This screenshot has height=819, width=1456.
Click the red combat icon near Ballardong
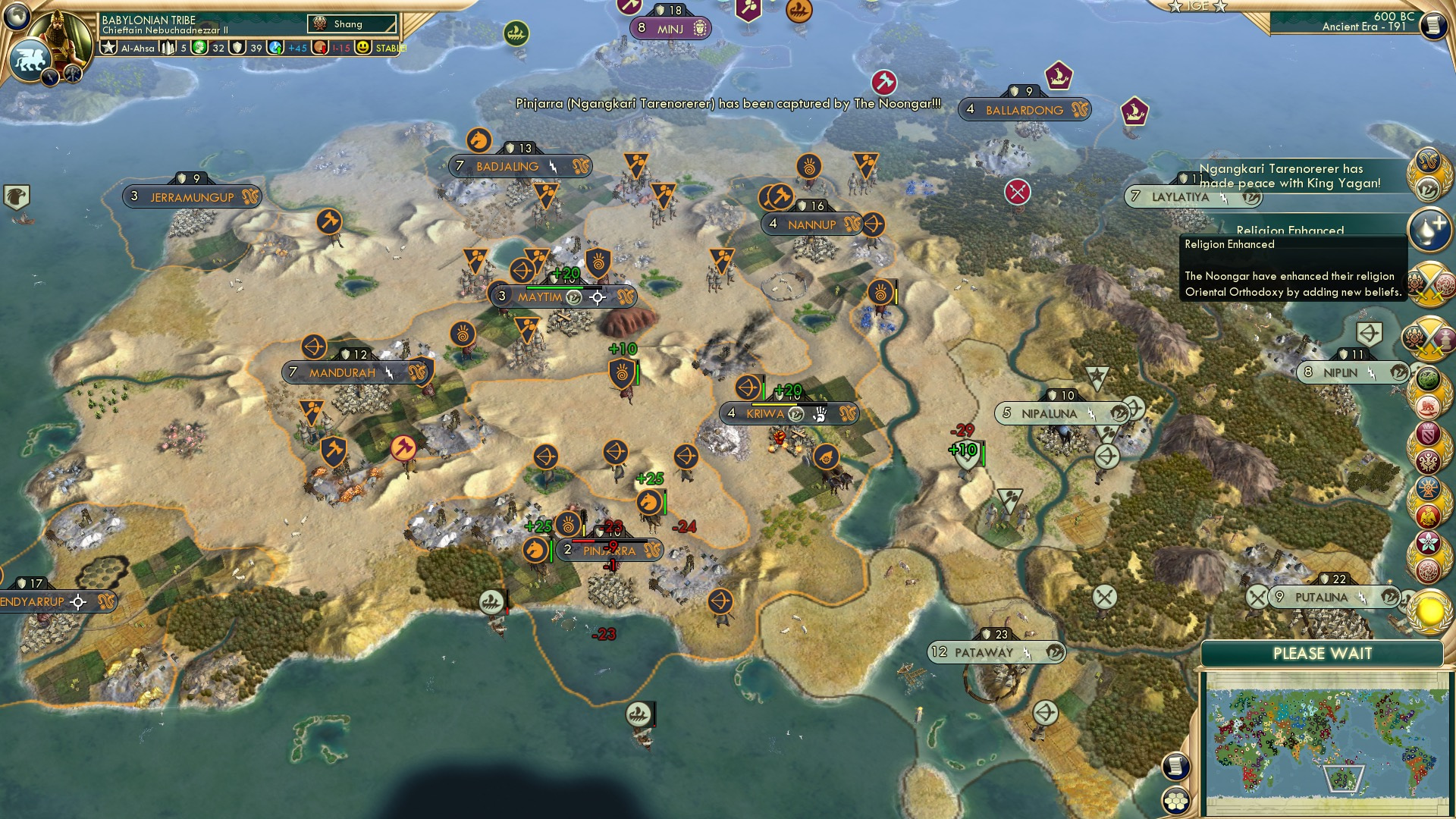click(x=884, y=82)
